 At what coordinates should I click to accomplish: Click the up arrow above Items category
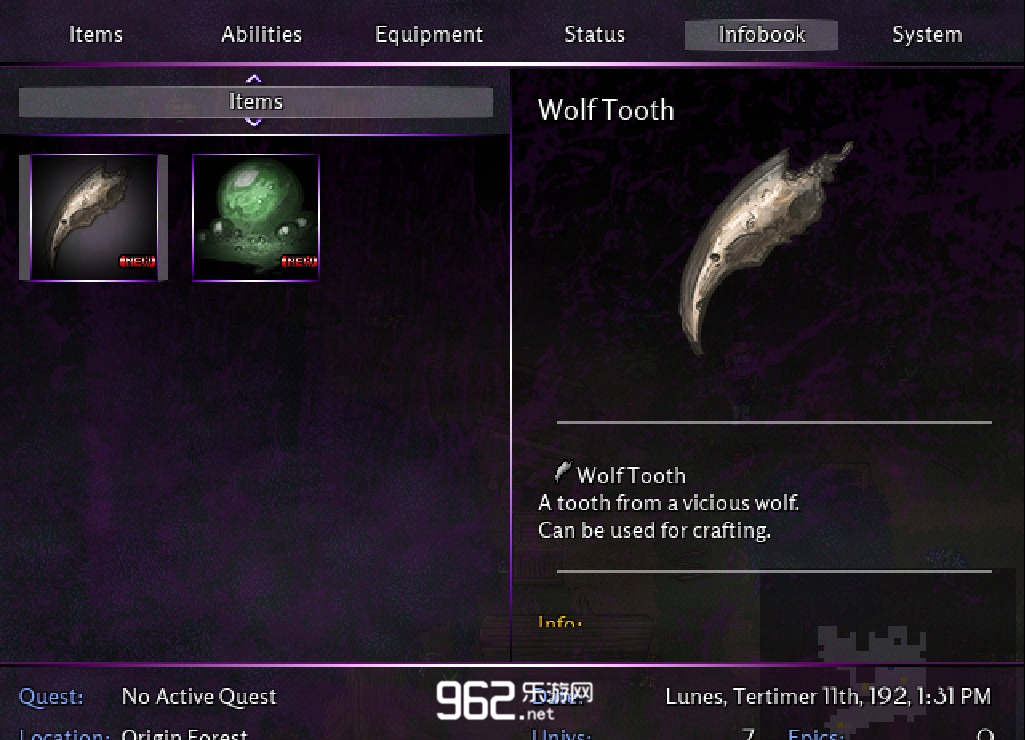click(x=254, y=78)
